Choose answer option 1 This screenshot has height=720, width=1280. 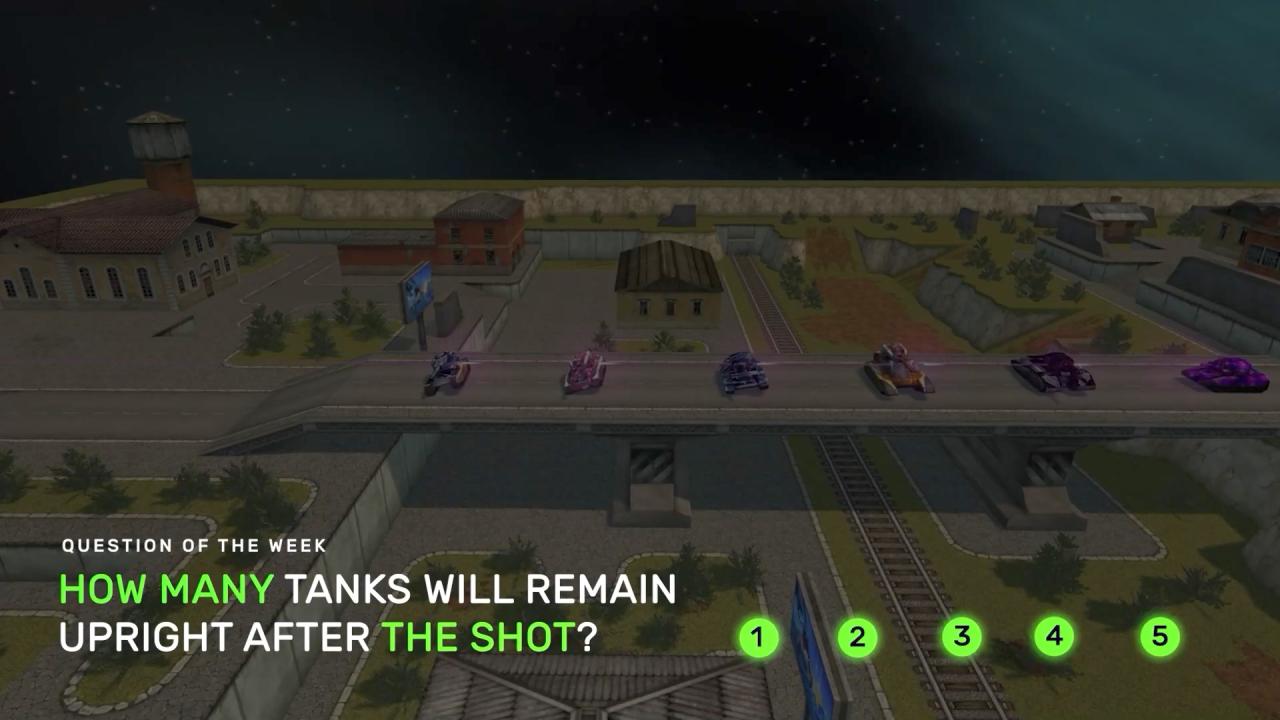(x=758, y=637)
